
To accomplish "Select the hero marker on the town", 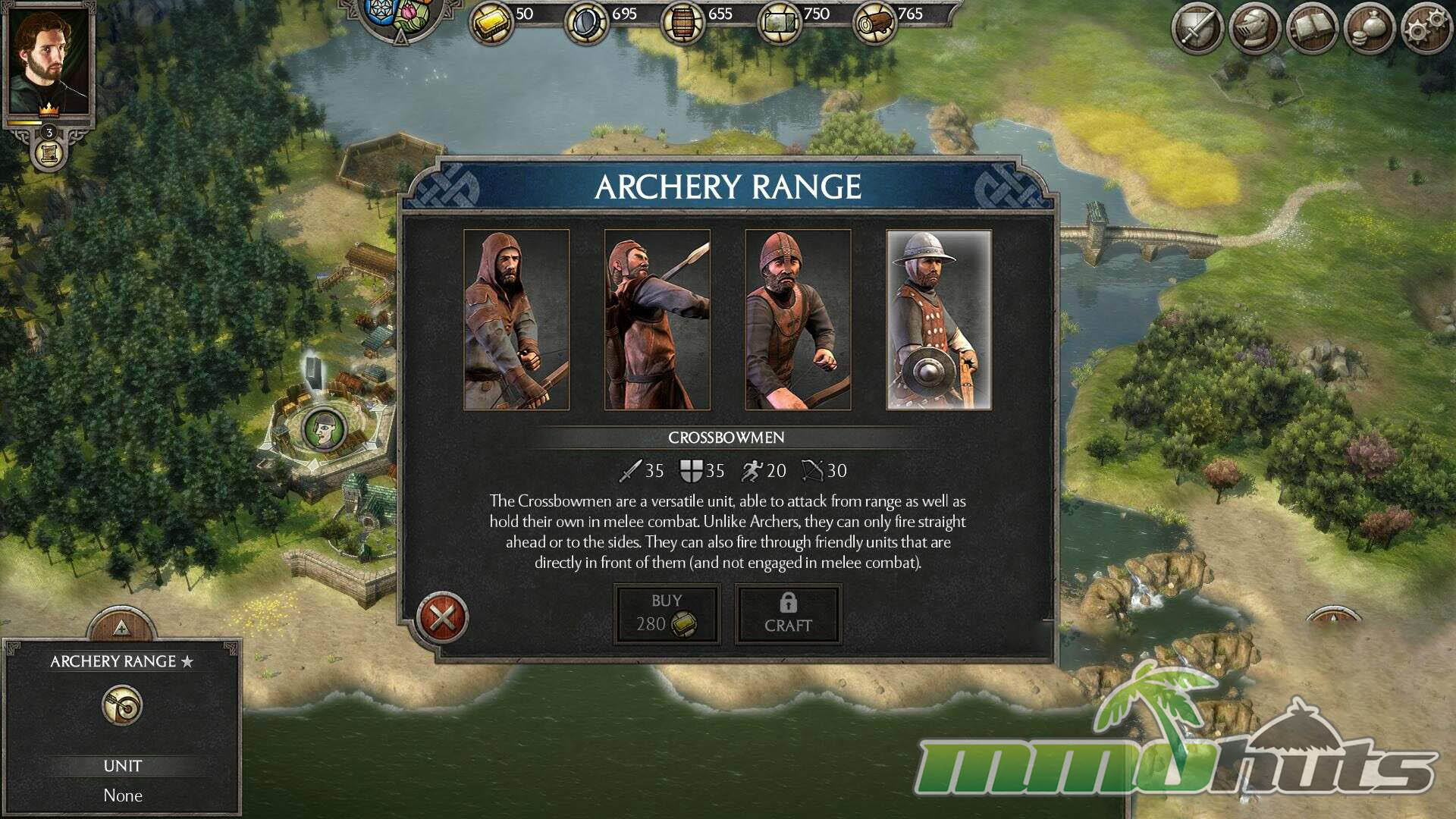I will tap(325, 429).
